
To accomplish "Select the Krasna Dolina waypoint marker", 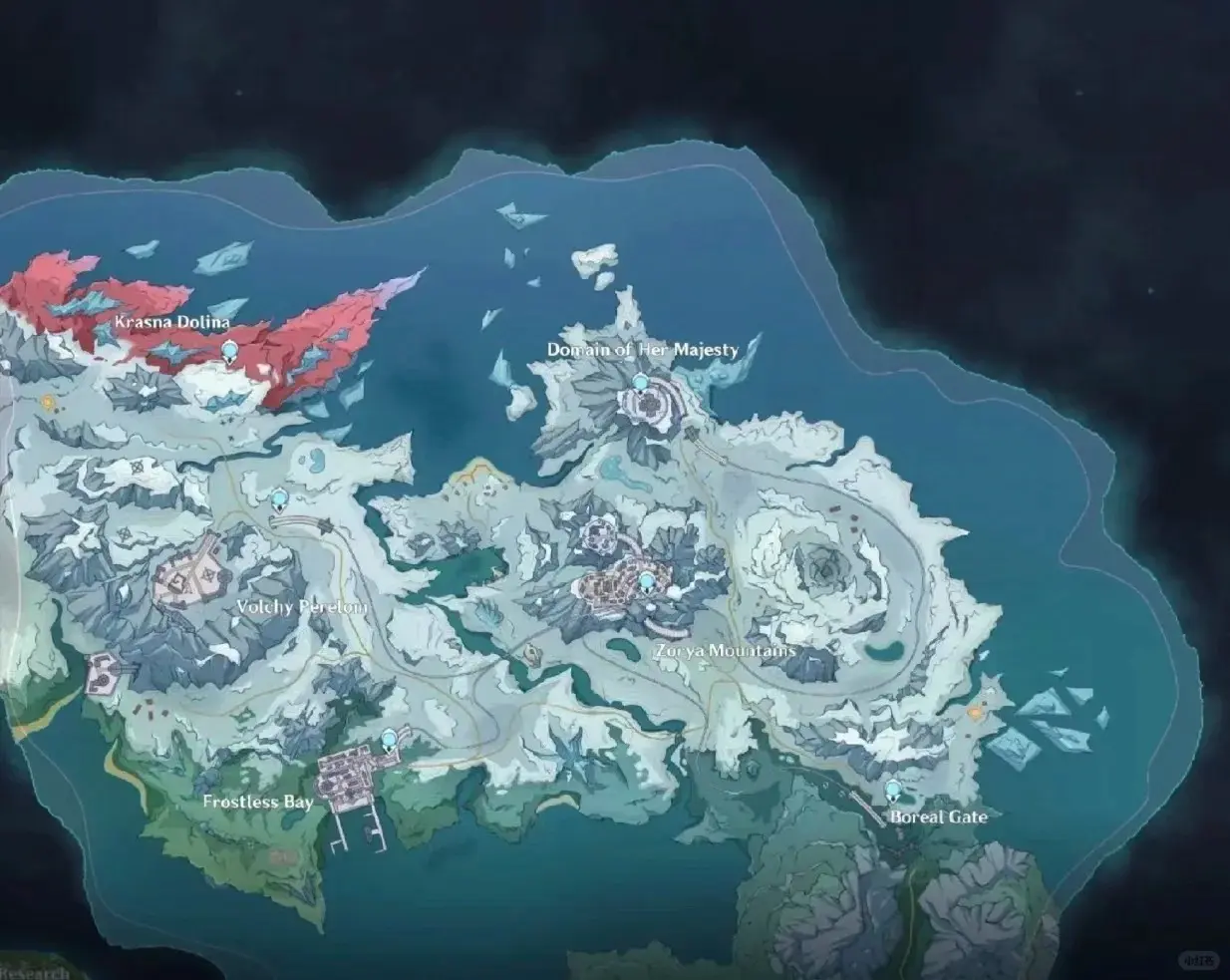I will click(231, 350).
